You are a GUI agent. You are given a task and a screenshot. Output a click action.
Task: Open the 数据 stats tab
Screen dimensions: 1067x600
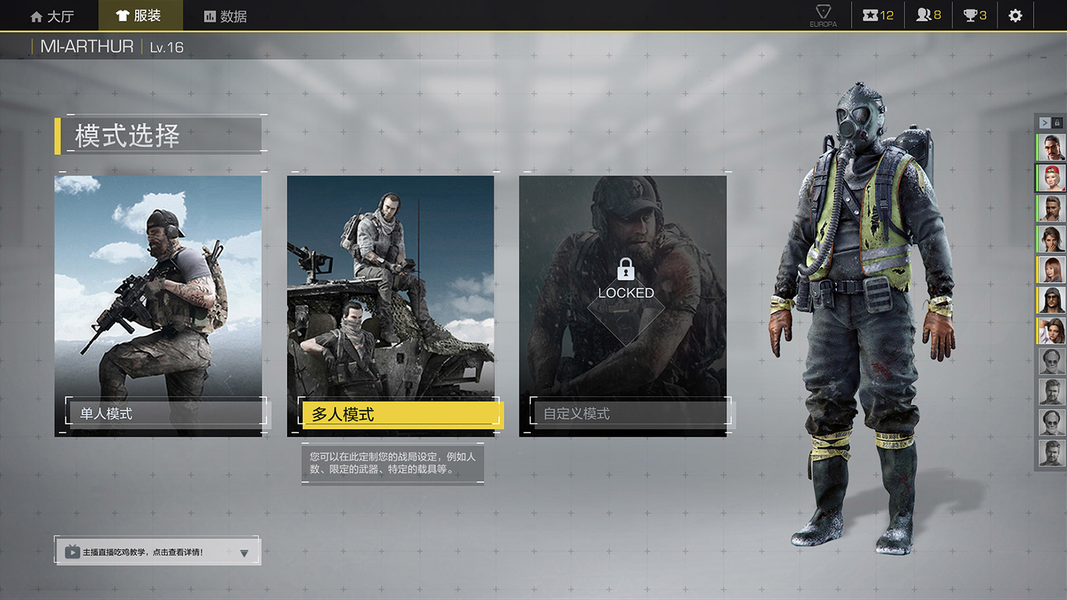point(225,16)
